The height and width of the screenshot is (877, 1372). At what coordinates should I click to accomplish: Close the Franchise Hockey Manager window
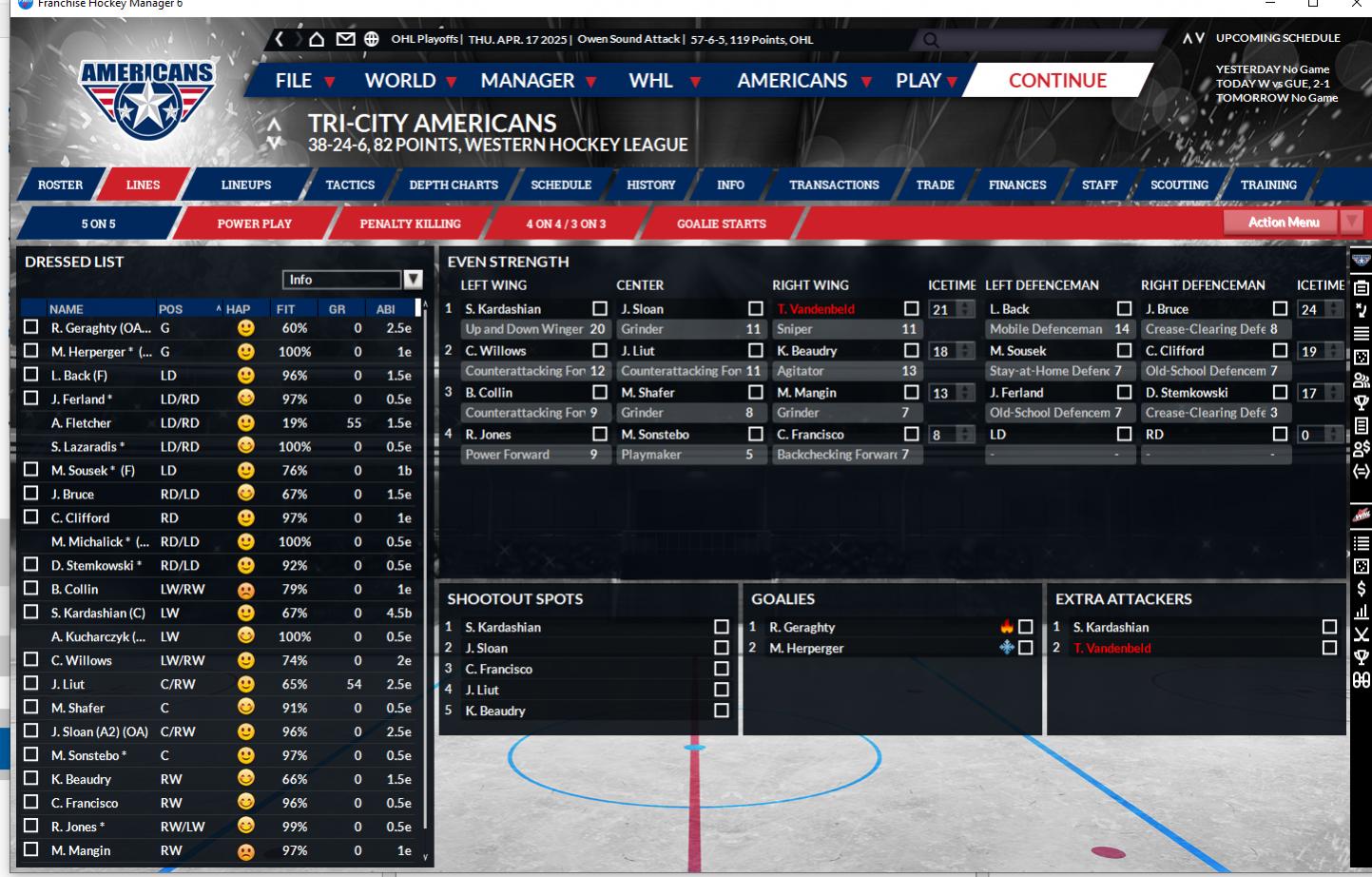tap(1357, 5)
